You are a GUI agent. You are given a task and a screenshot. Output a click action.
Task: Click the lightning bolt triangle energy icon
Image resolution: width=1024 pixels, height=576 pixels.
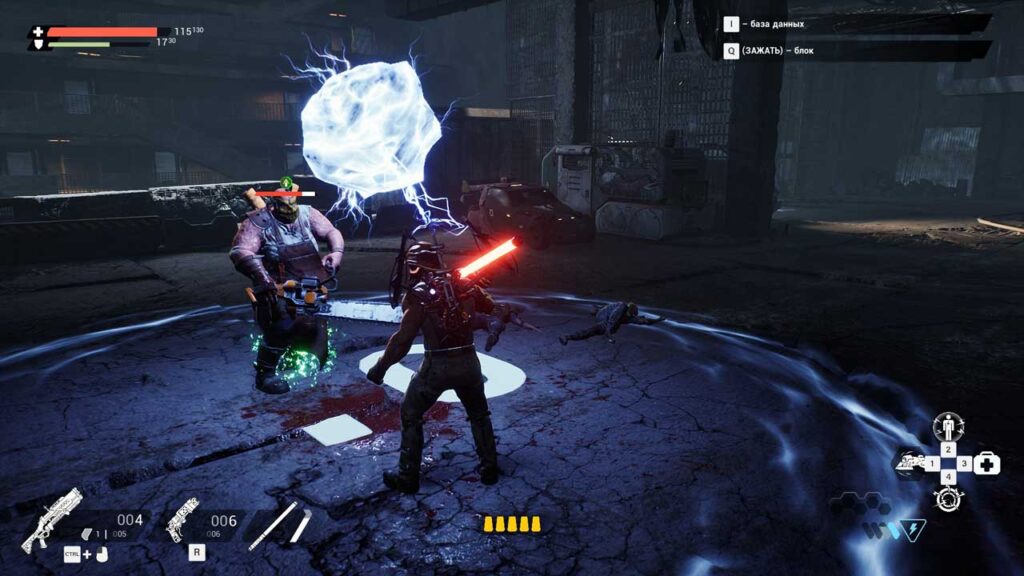(912, 528)
